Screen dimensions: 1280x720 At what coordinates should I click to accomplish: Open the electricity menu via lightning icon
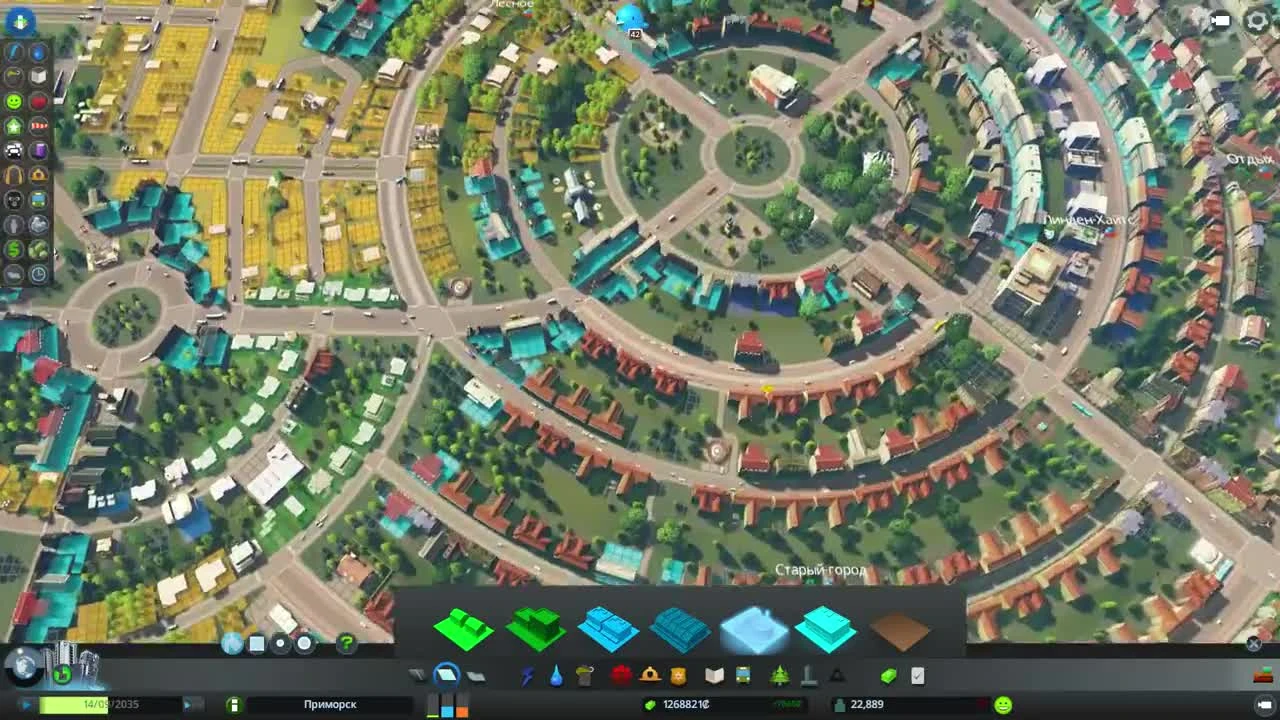pos(528,674)
